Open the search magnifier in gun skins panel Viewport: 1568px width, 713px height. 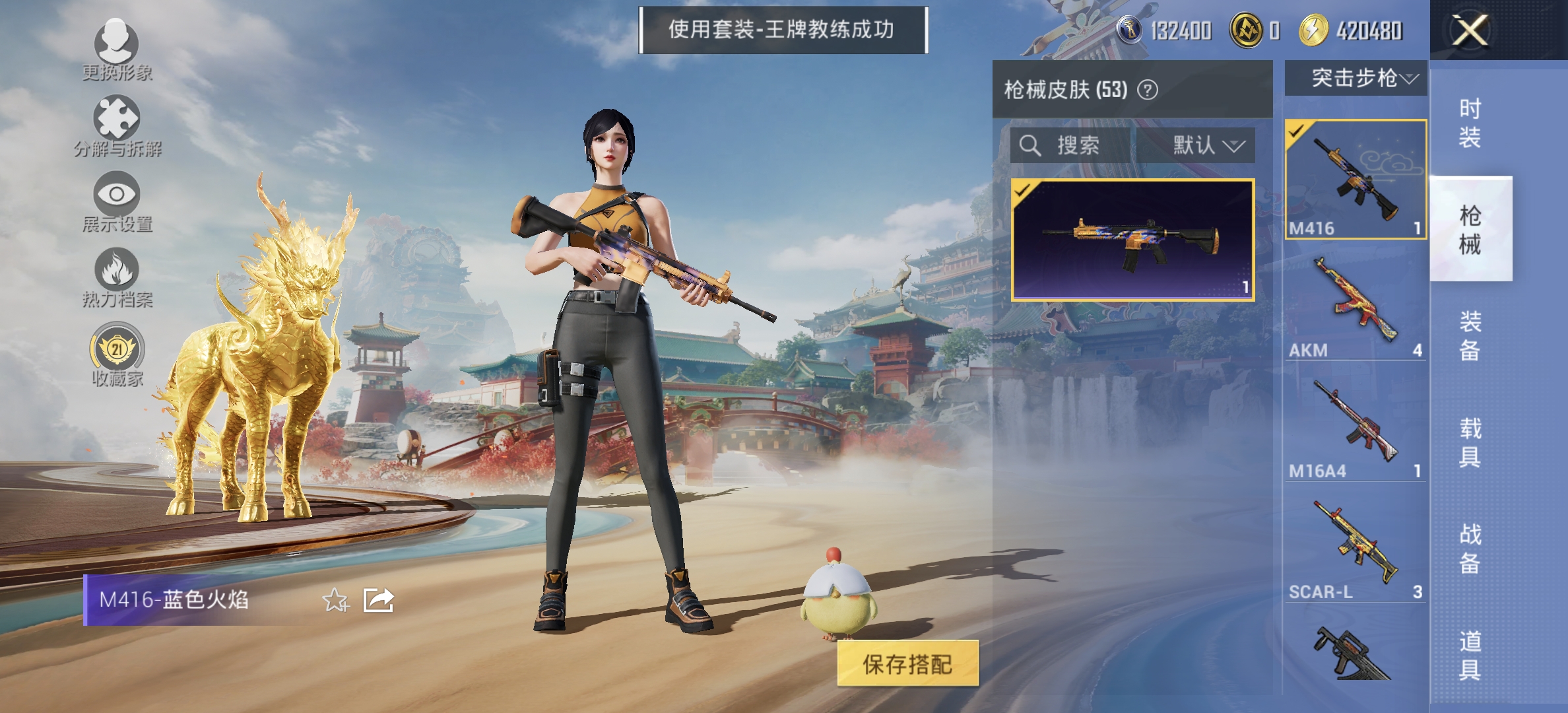coord(1029,147)
